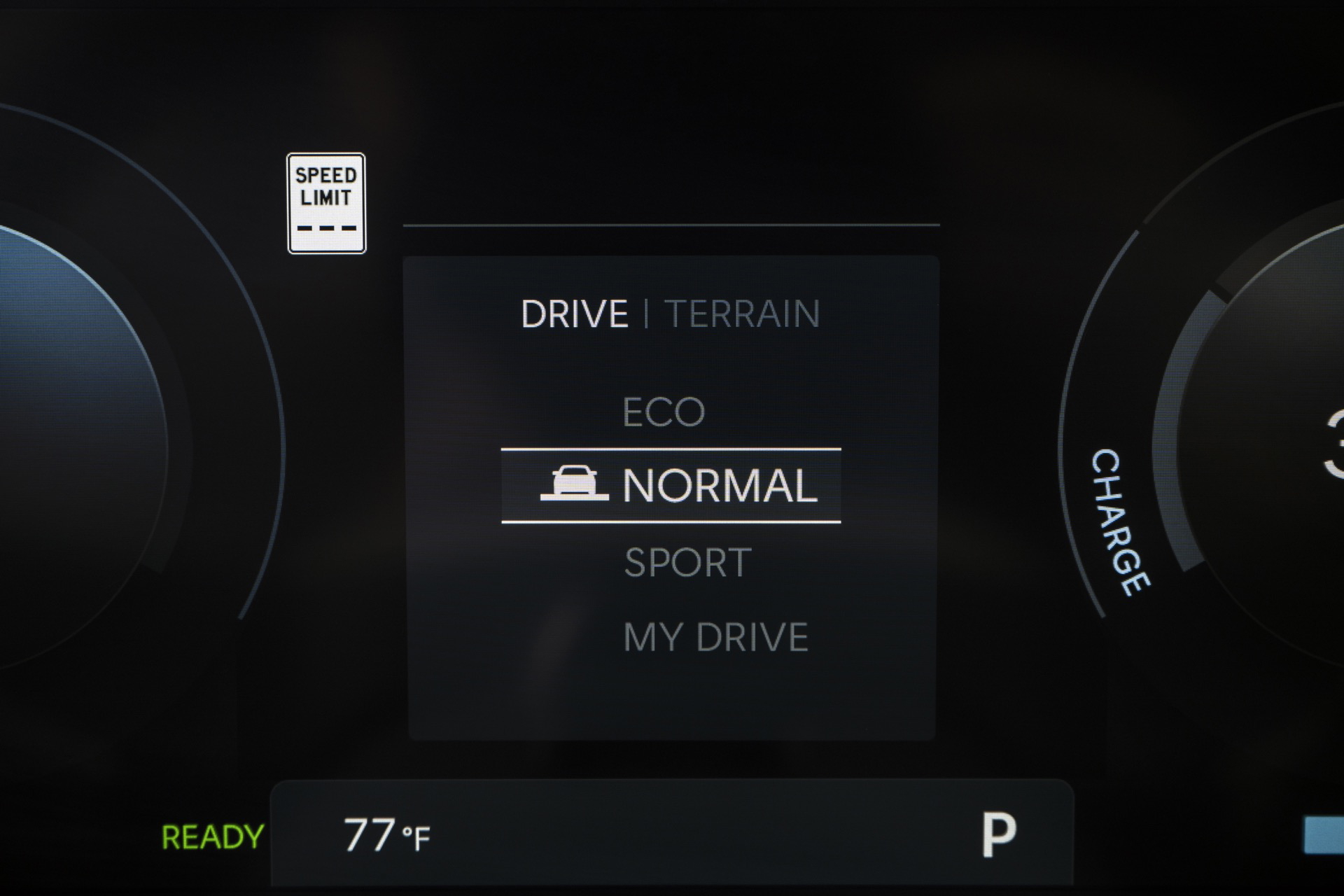
Task: Select the NORMAL drive mode
Action: point(721,484)
